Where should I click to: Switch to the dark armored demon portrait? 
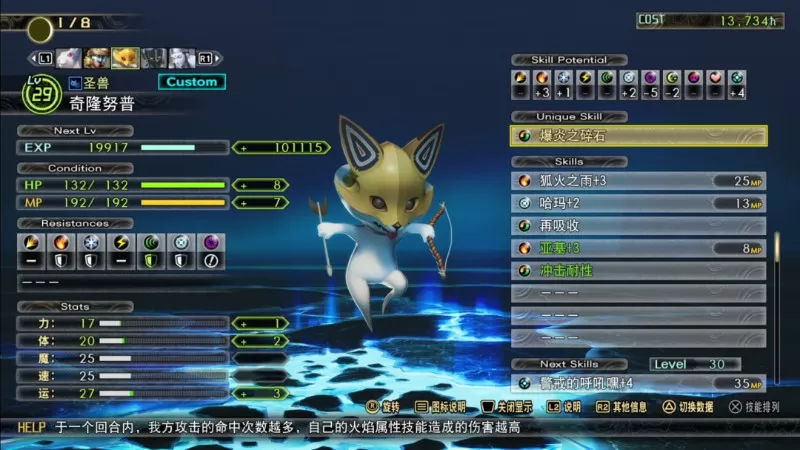(x=153, y=57)
